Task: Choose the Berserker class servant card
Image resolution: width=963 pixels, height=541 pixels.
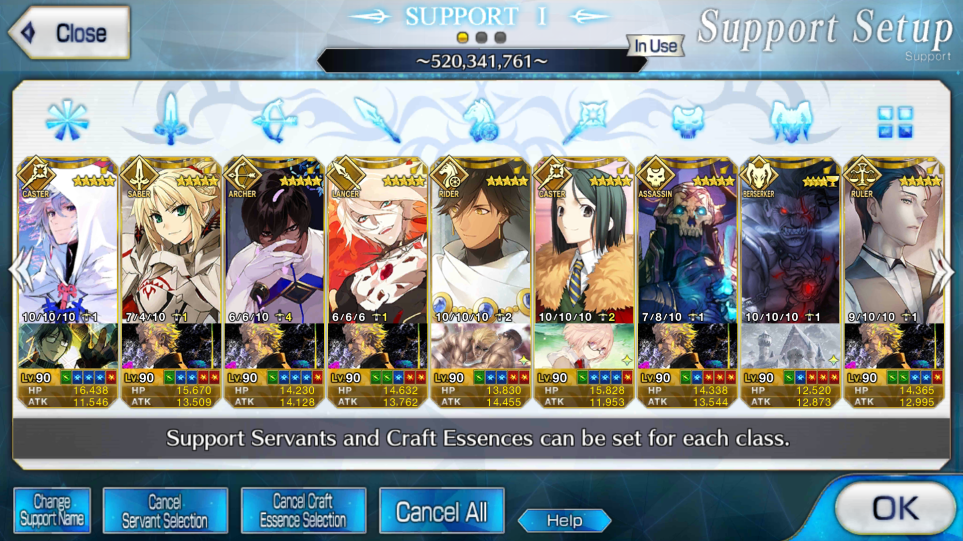Action: tap(790, 250)
